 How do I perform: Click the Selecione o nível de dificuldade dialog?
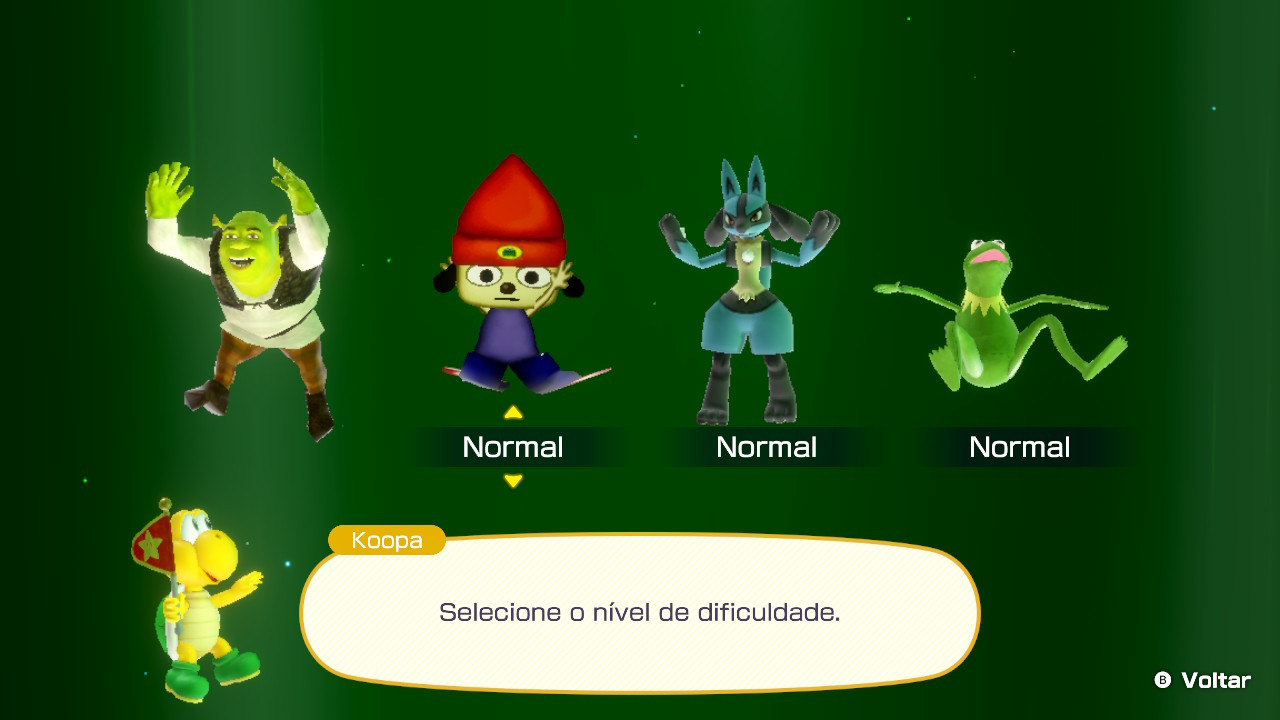pyautogui.click(x=640, y=612)
